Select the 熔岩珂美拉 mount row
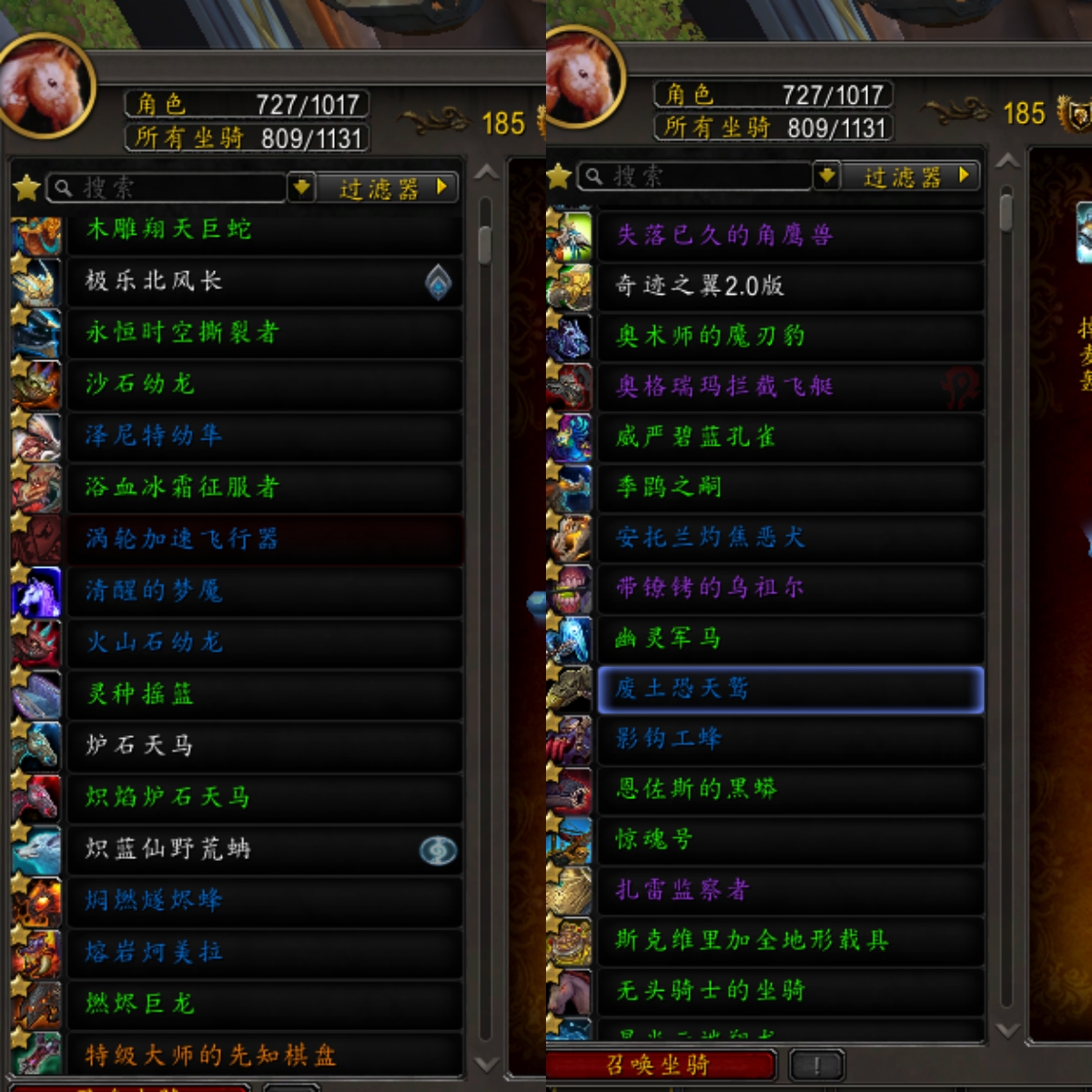Image resolution: width=1092 pixels, height=1092 pixels. (264, 953)
